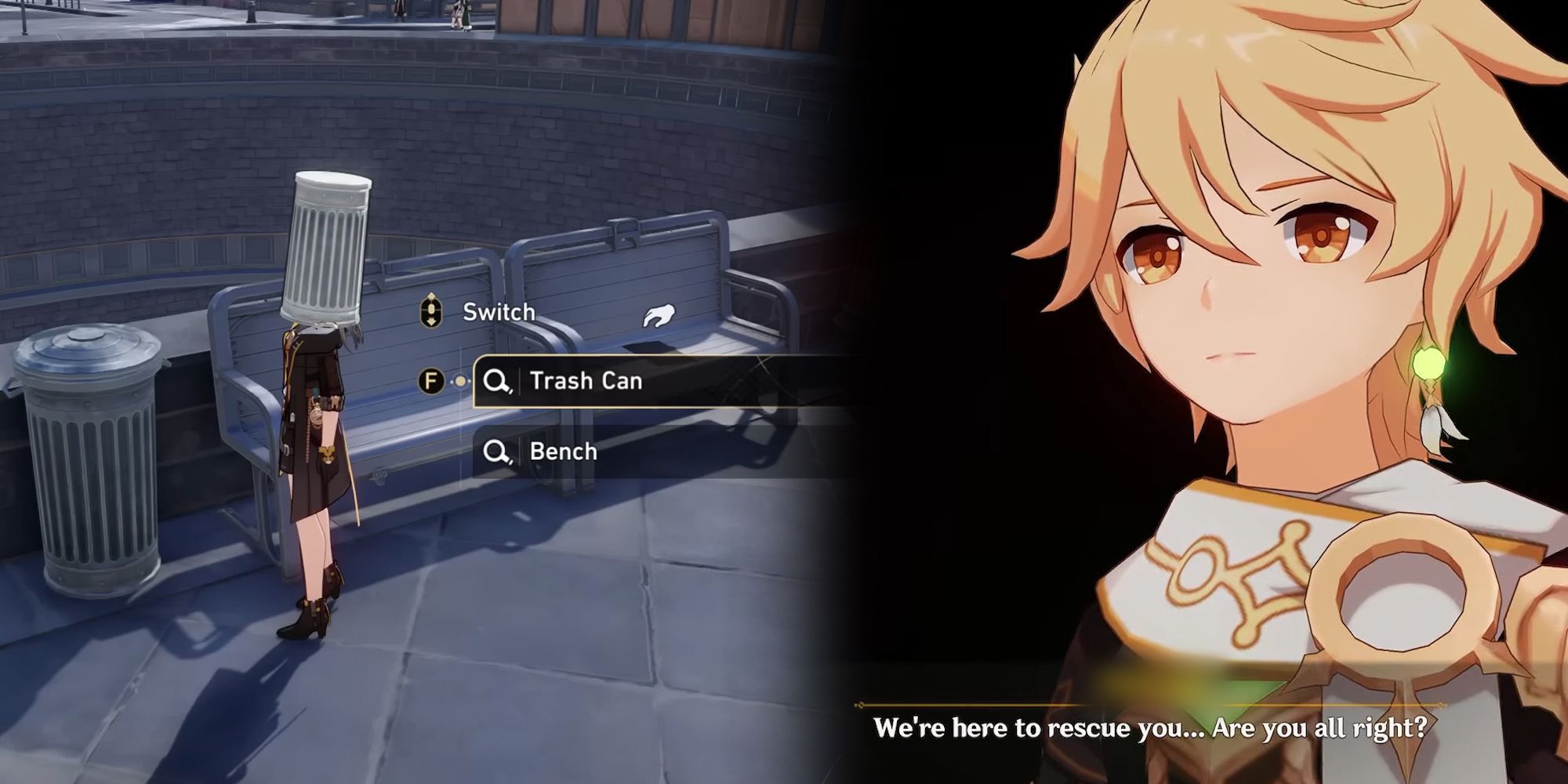Click the mouse-wheel Switch icon
This screenshot has width=1568, height=784.
(x=430, y=311)
